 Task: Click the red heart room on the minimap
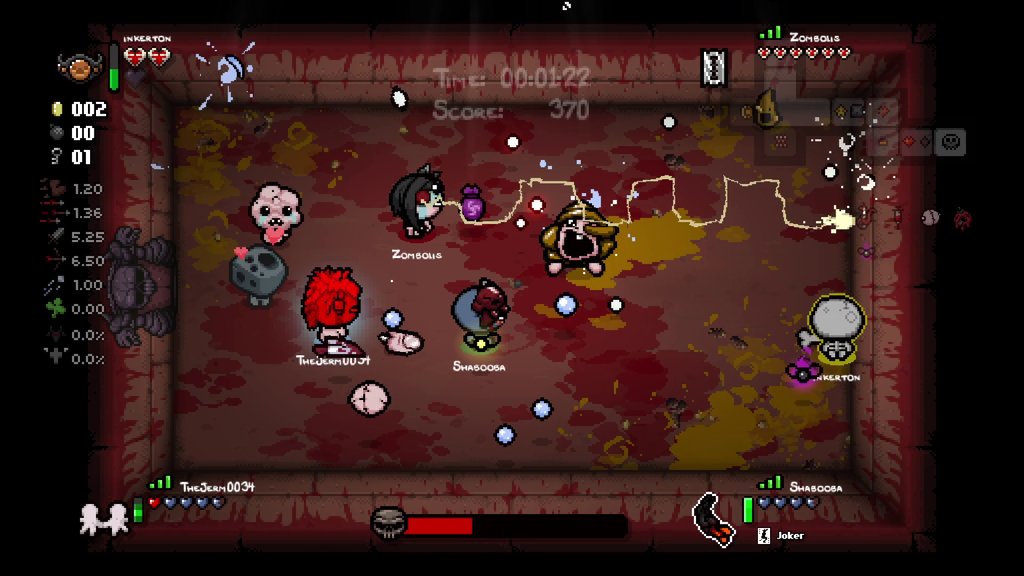pos(908,142)
